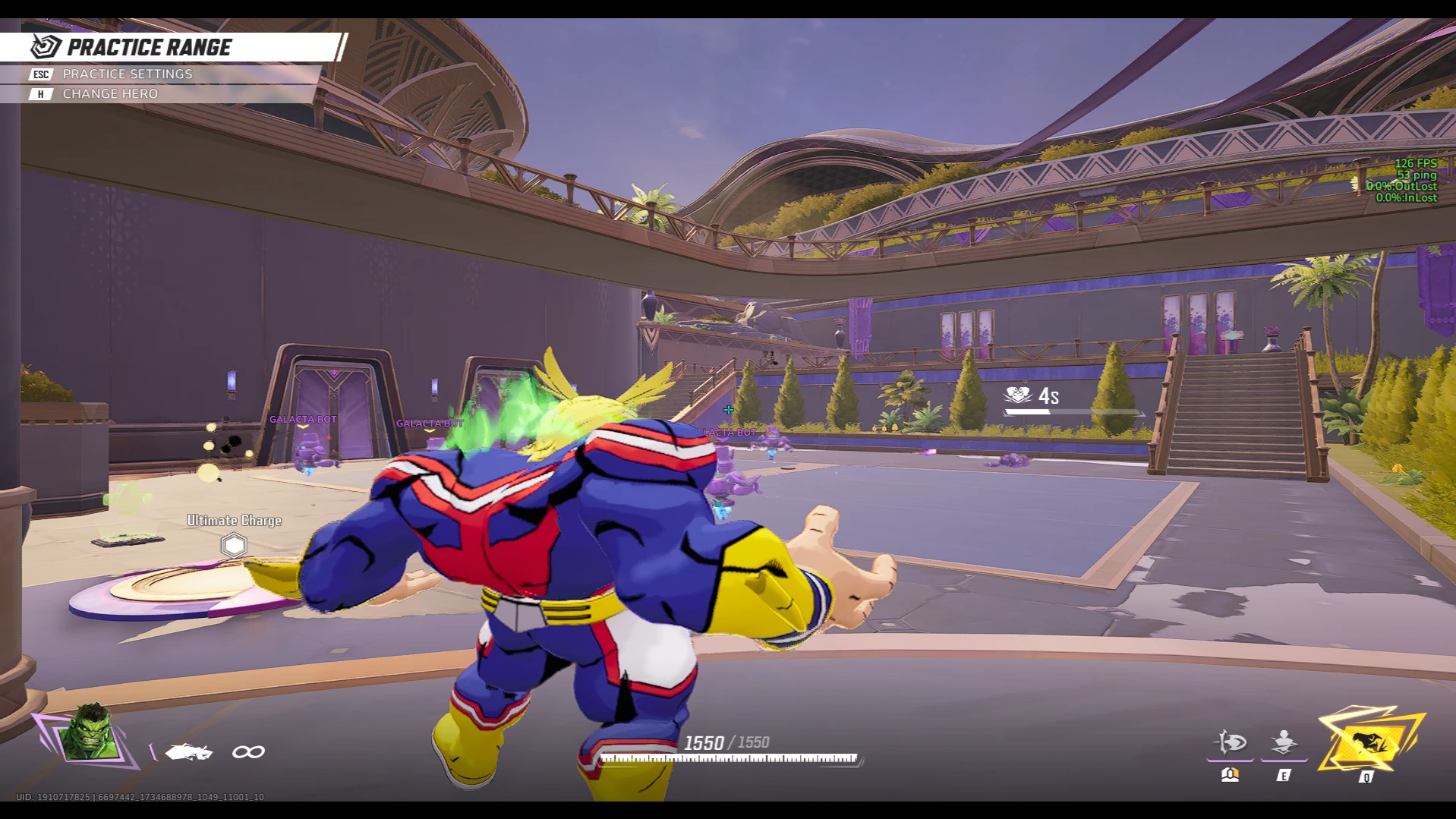
Task: Use the seated figure ability icon
Action: (x=1284, y=742)
